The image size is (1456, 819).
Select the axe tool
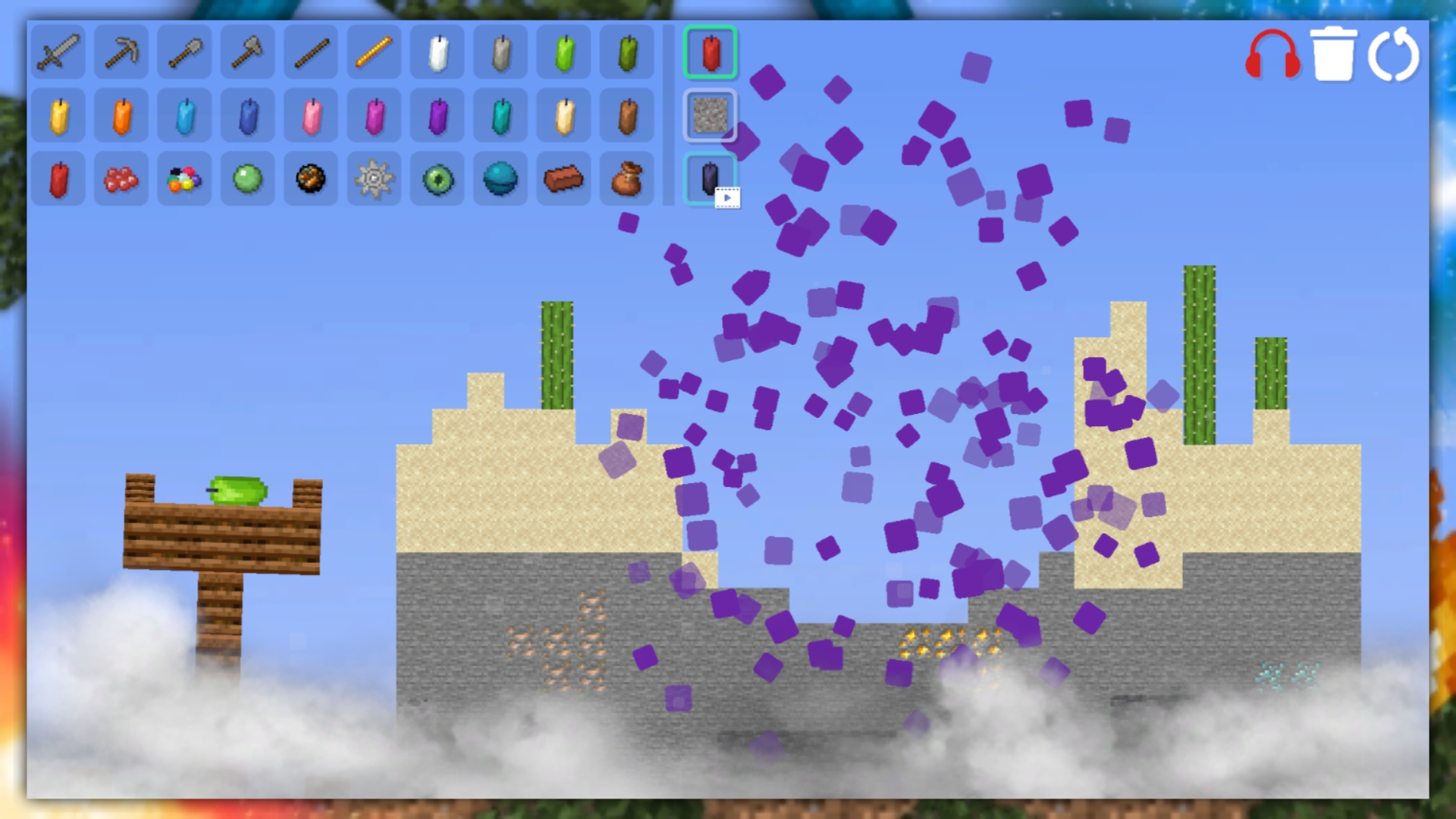click(247, 53)
